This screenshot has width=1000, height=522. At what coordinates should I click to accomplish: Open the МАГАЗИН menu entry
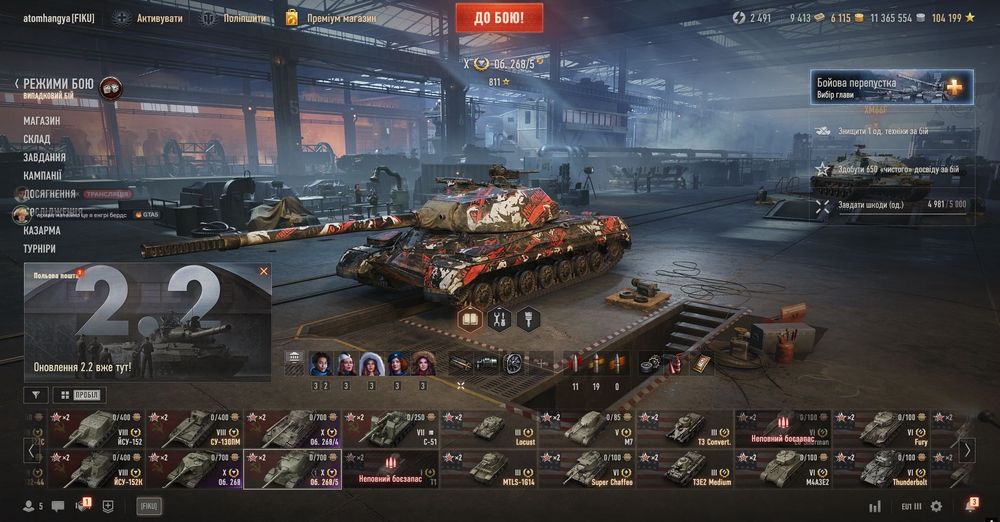pos(42,121)
